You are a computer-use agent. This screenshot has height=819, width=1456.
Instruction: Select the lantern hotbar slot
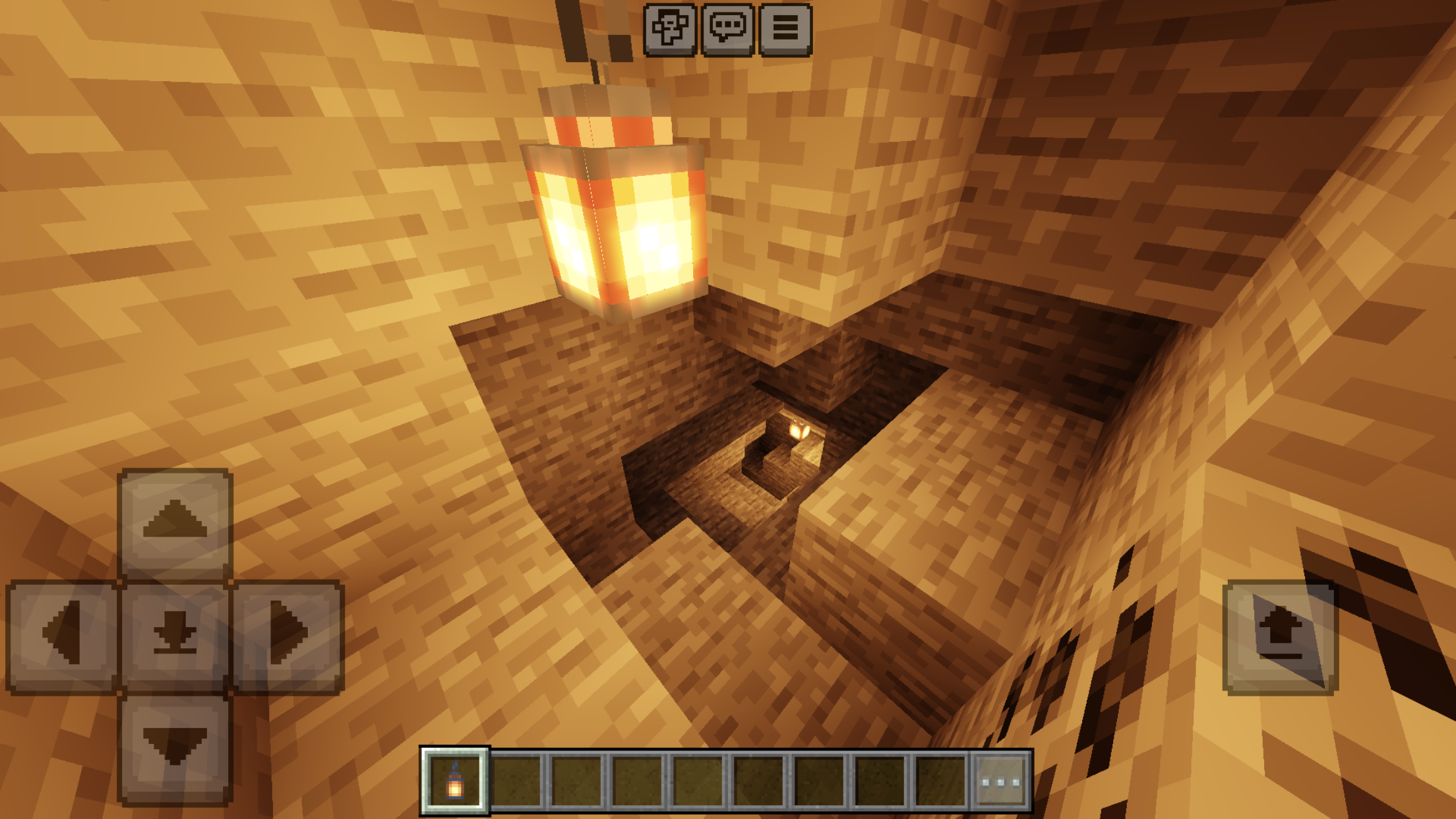[455, 781]
